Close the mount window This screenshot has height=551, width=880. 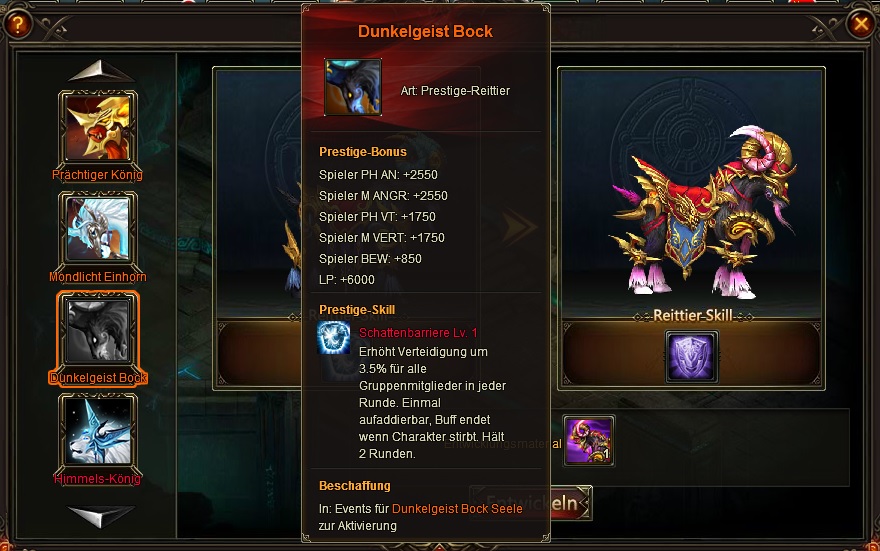point(860,25)
